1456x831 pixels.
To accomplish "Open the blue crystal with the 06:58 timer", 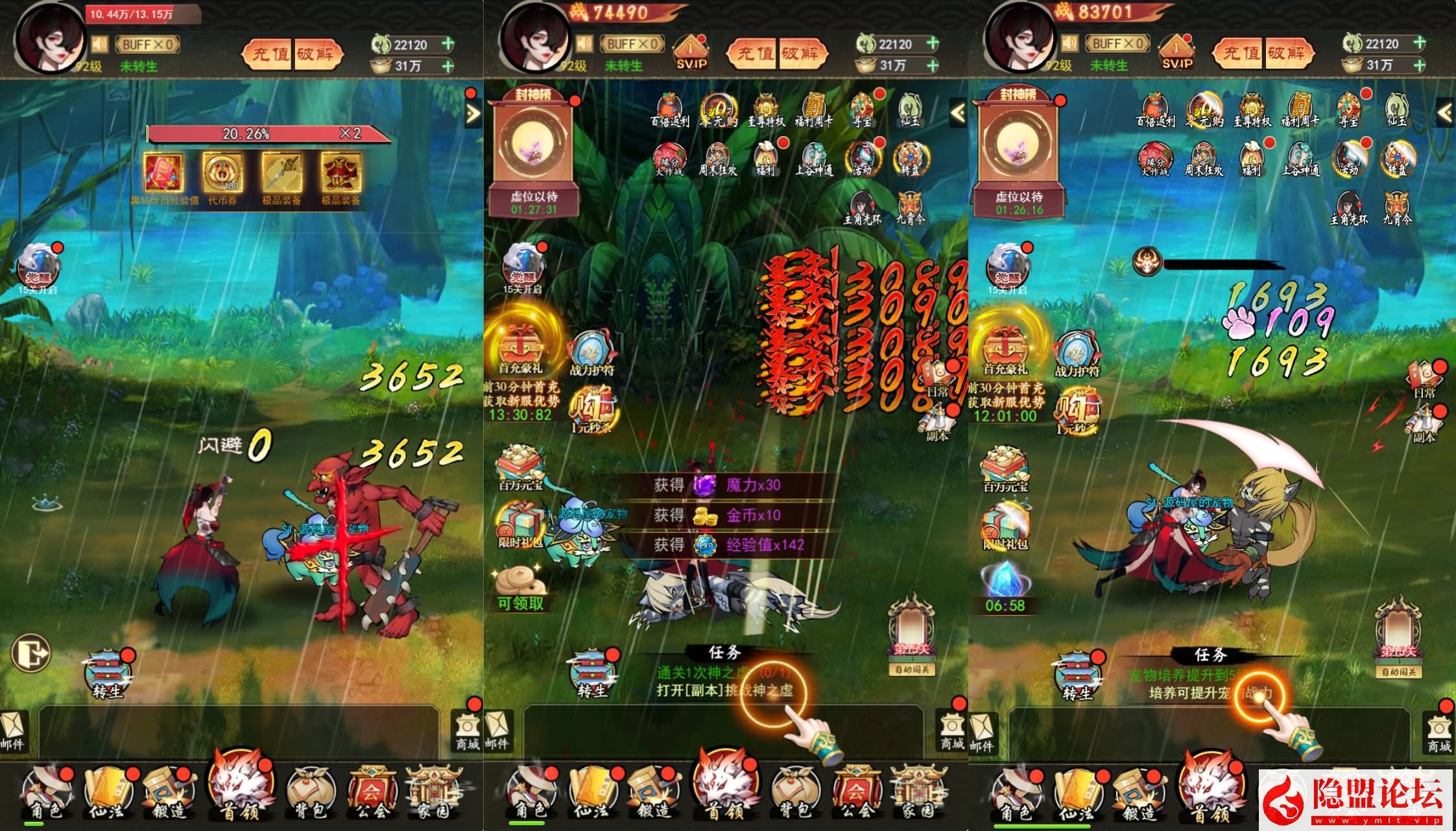I will [1005, 582].
